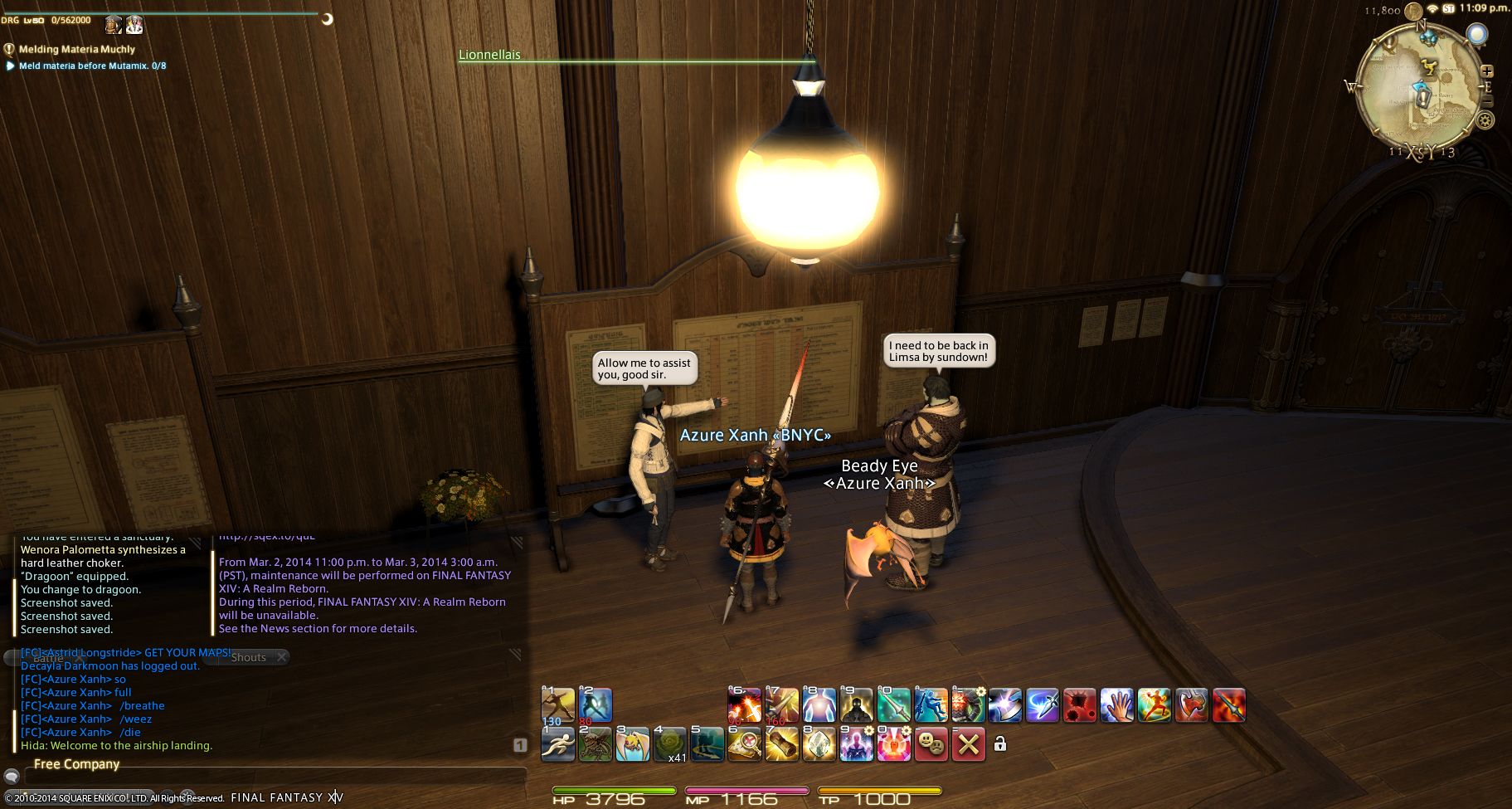The height and width of the screenshot is (809, 1512).
Task: Select the yellow winged minion icon
Action: click(x=632, y=744)
